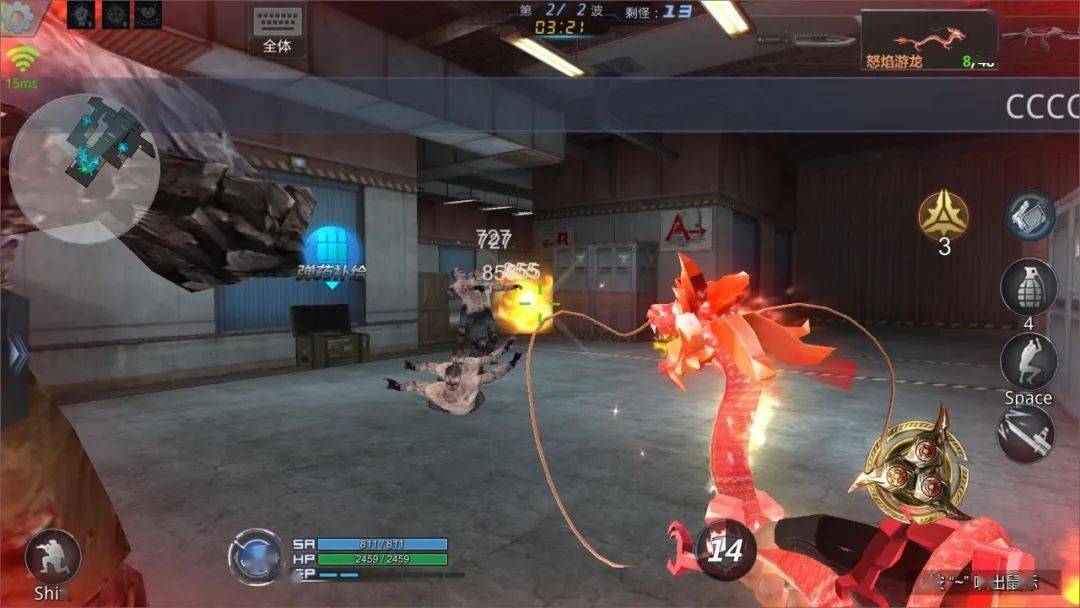Tap the ammo magazine reload button
This screenshot has width=1080, height=608.
tap(1030, 216)
